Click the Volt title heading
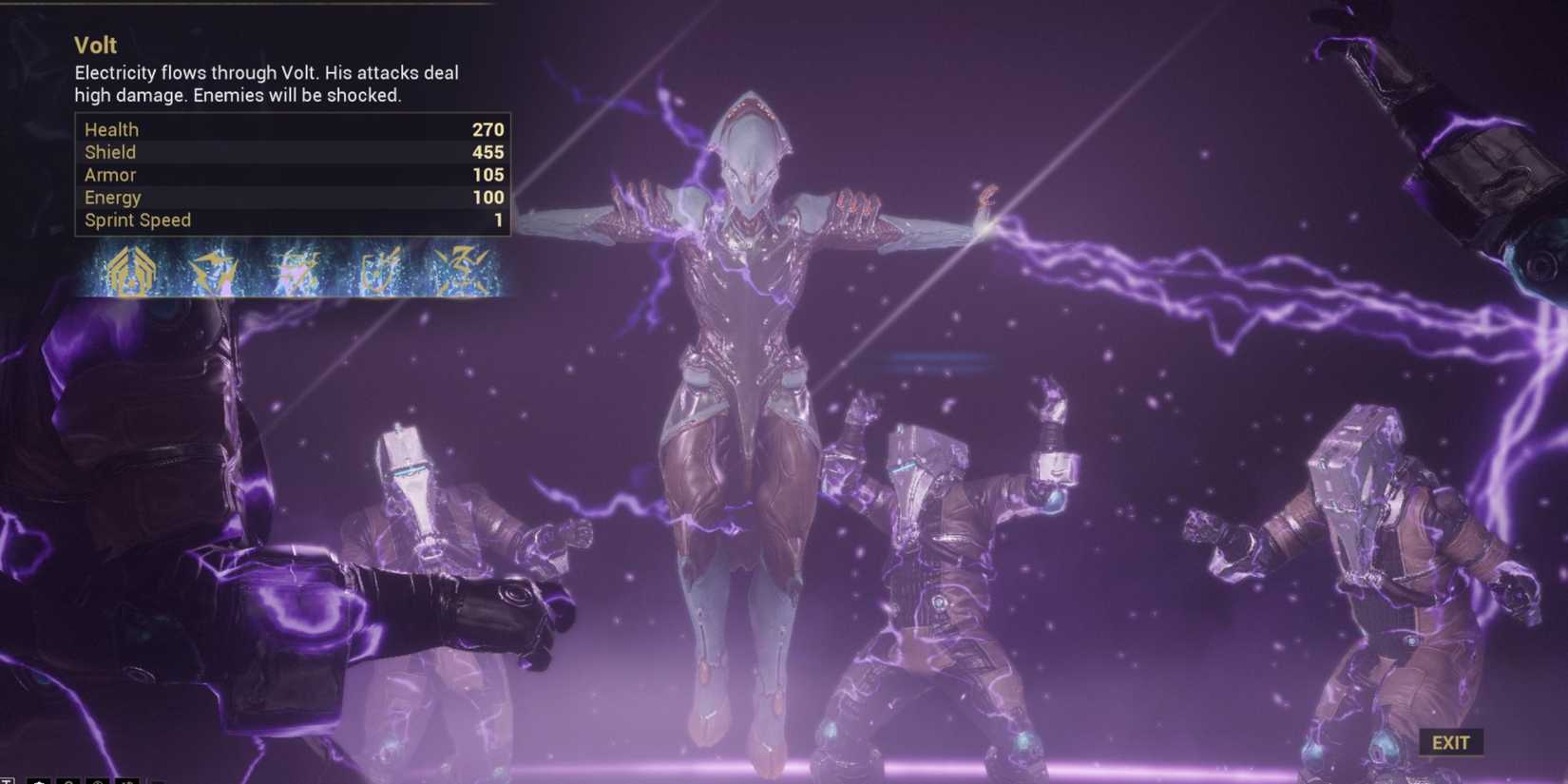1568x784 pixels. coord(95,45)
